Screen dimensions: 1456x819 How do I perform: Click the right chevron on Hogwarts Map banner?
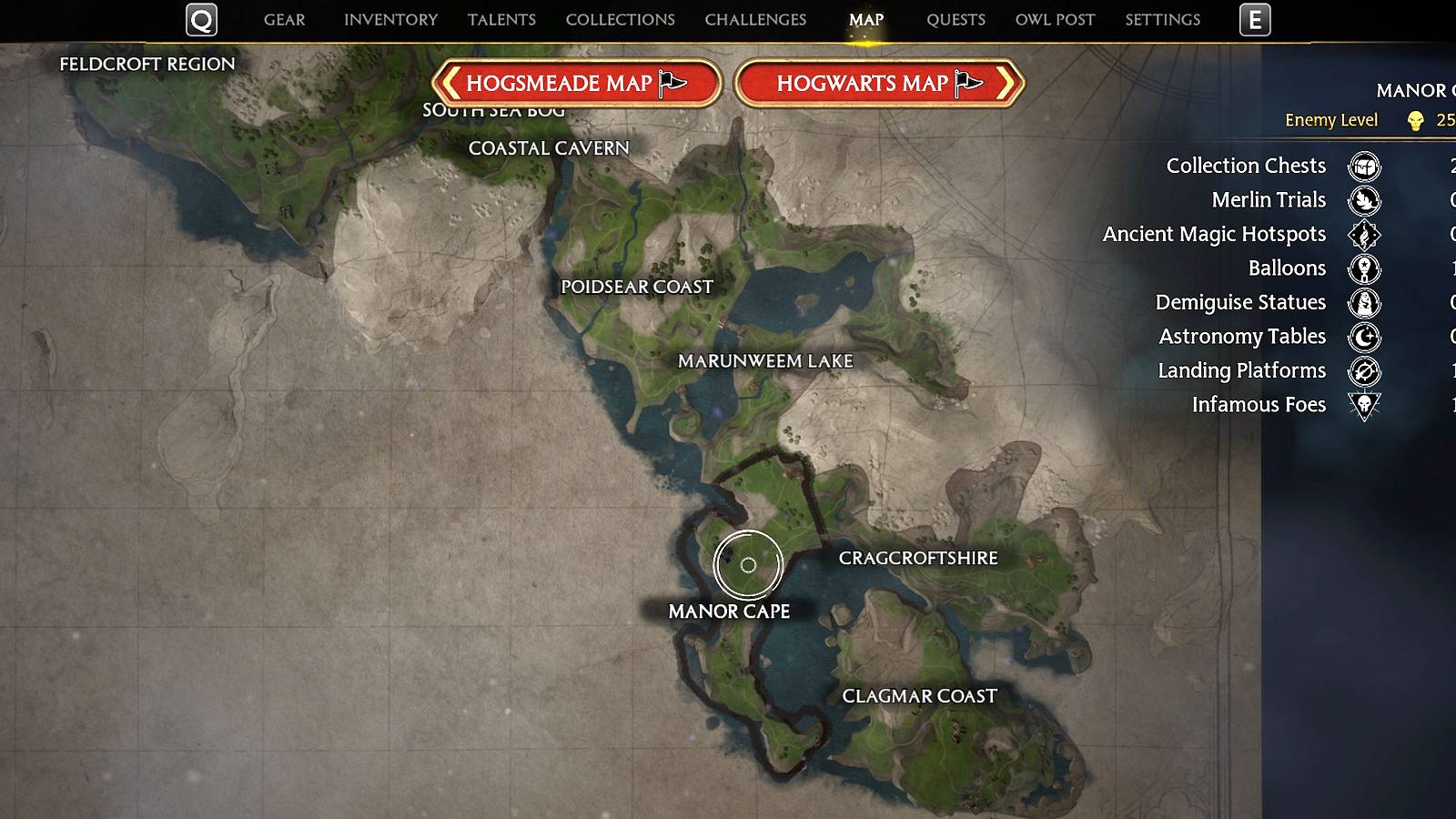point(1003,83)
